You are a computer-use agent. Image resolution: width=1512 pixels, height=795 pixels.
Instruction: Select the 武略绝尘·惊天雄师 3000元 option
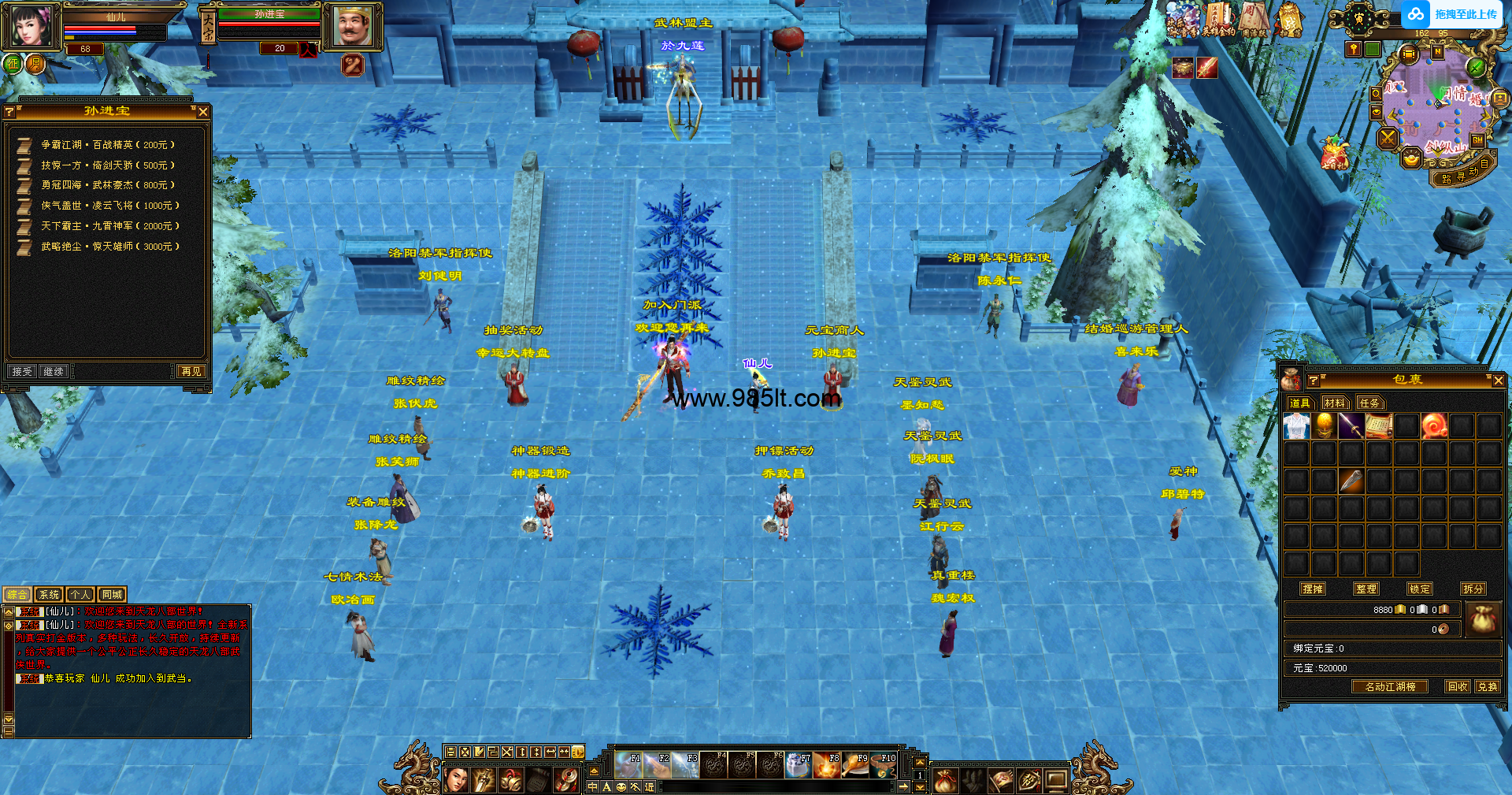[109, 247]
